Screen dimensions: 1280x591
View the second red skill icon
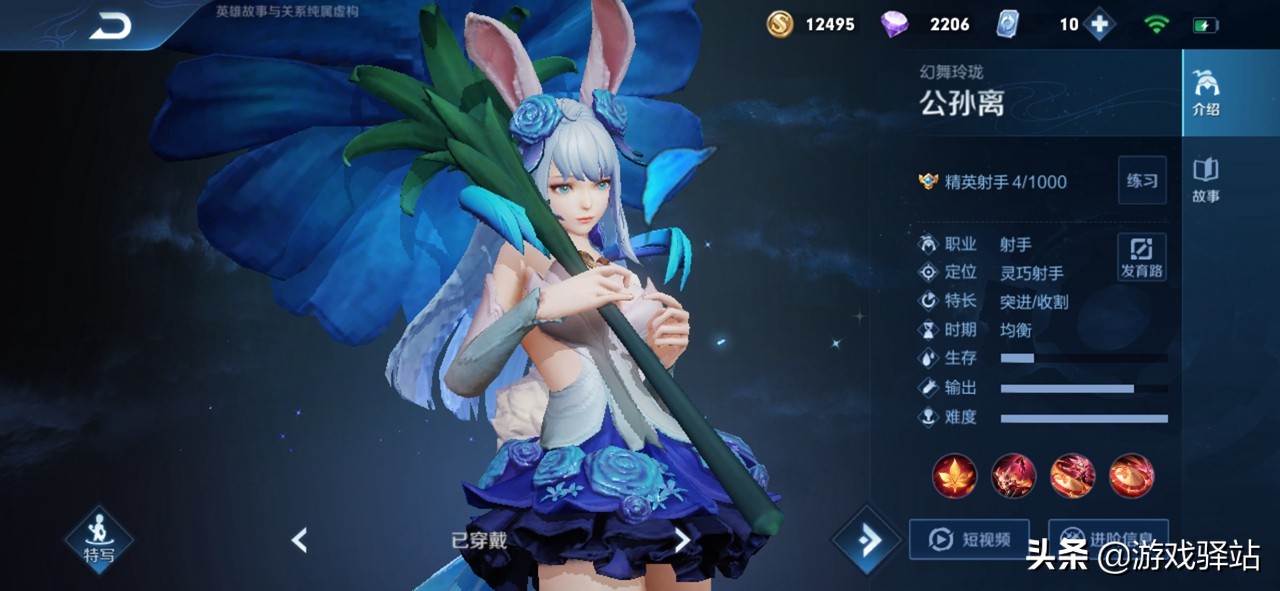point(1013,476)
